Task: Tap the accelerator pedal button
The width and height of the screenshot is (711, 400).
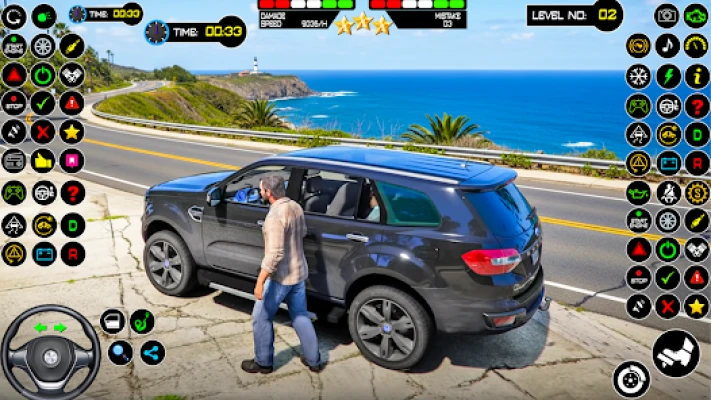Action: click(x=676, y=352)
